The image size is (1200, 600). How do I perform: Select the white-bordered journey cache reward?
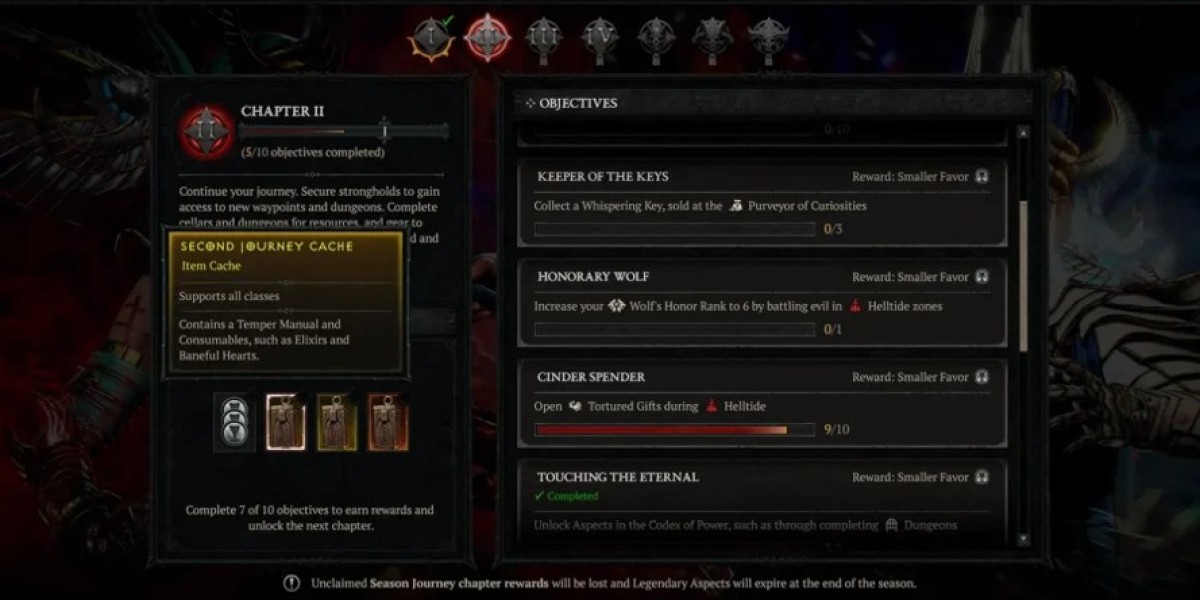(x=285, y=422)
